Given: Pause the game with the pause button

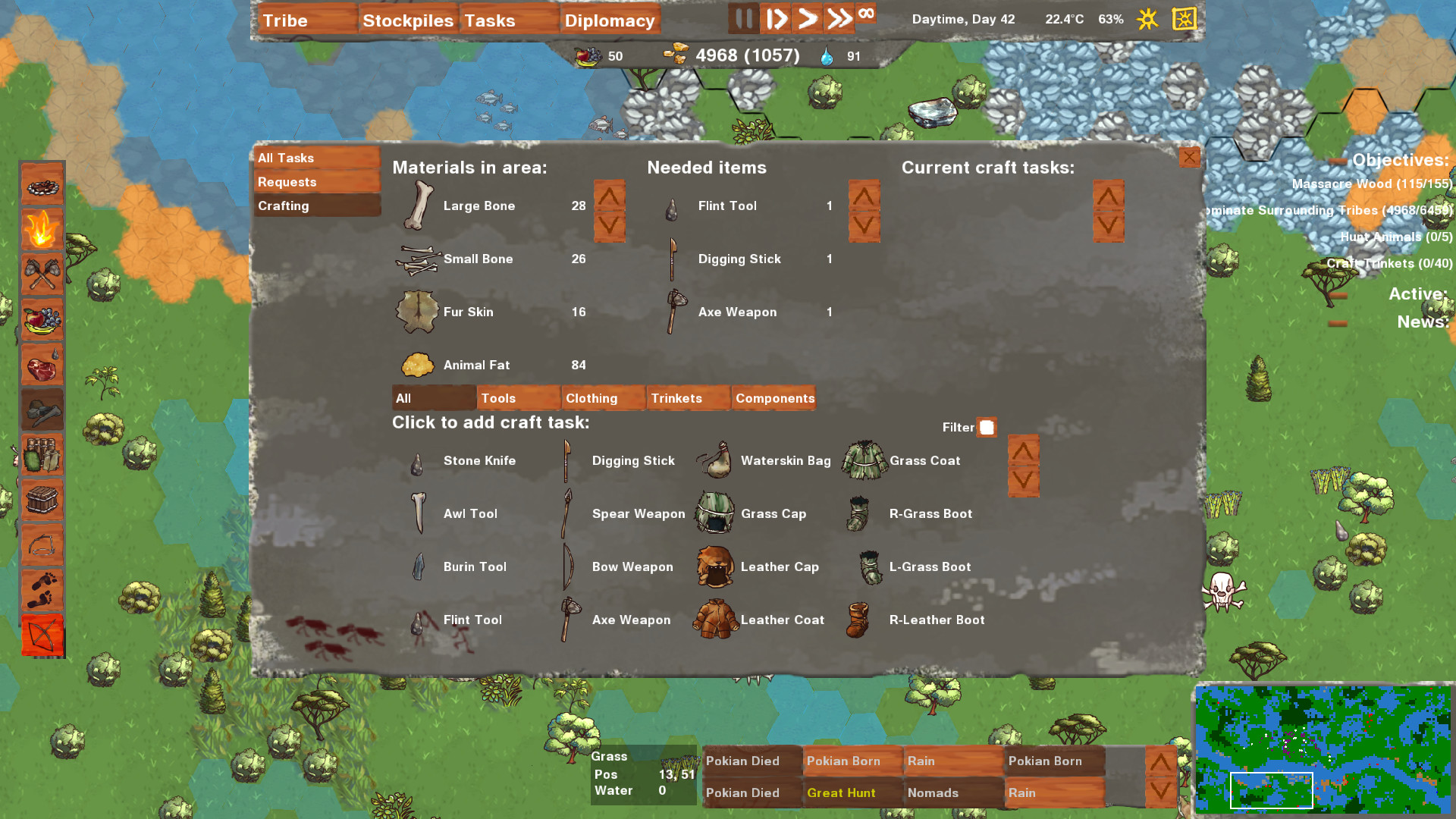Looking at the screenshot, I should click(742, 19).
